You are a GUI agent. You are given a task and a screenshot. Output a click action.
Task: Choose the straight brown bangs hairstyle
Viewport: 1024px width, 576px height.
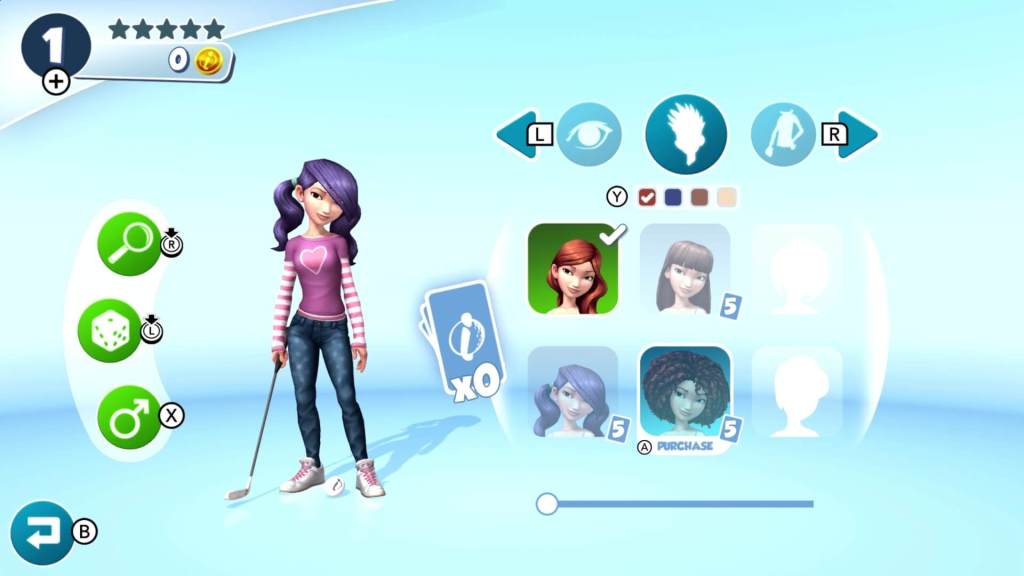click(x=685, y=268)
